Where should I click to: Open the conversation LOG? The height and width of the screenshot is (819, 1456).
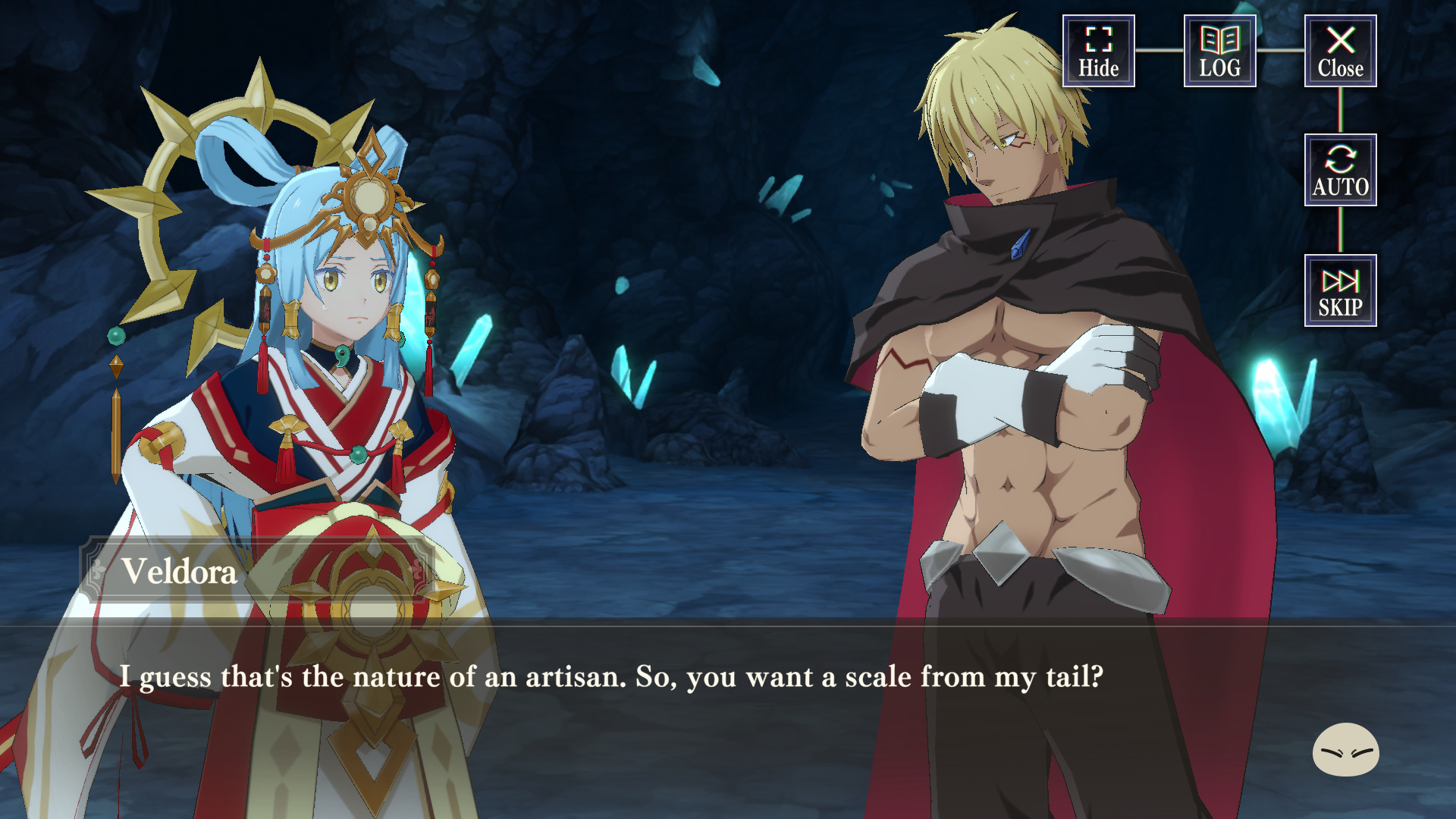pyautogui.click(x=1219, y=51)
